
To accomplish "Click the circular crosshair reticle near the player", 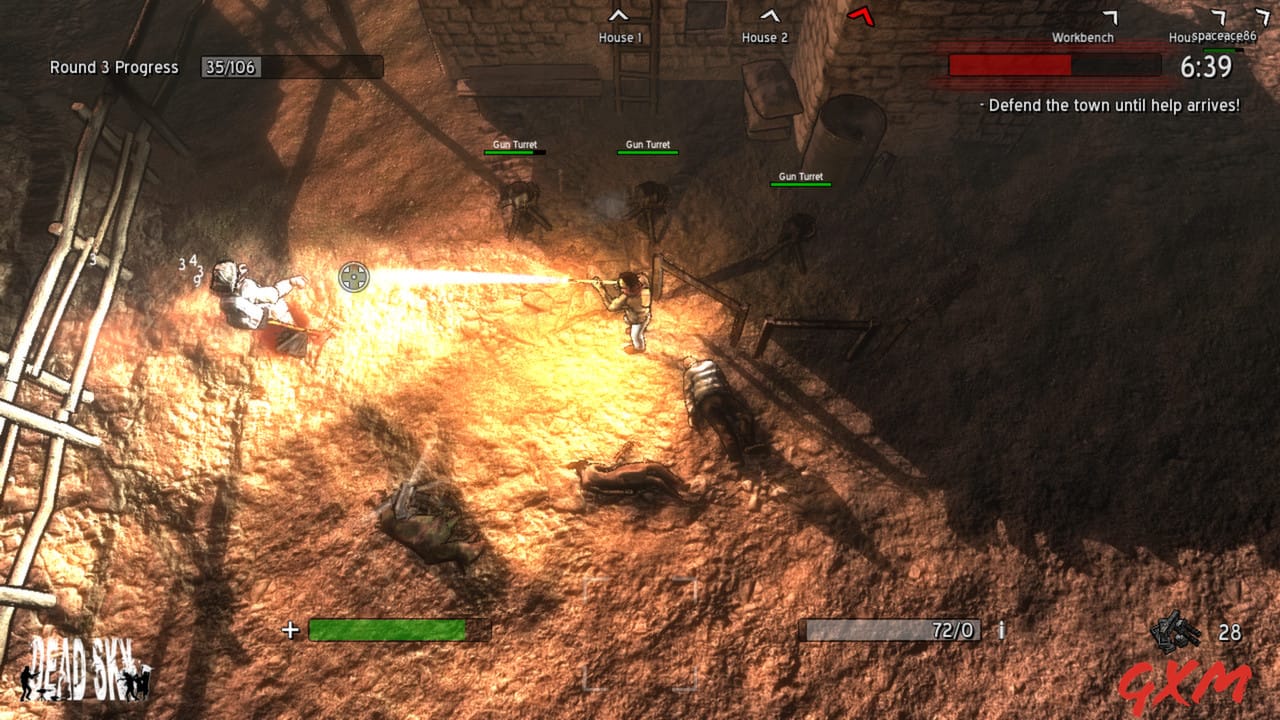I will tap(356, 277).
